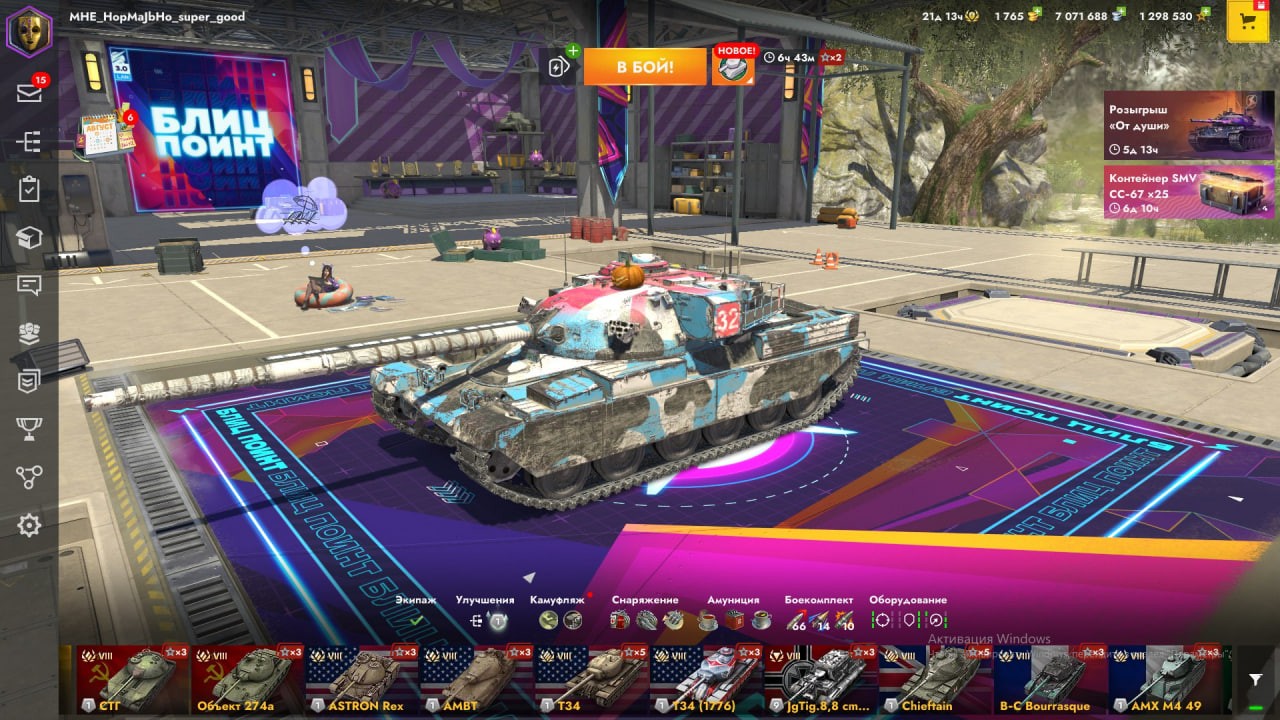
Task: Open the tech tree from the sidebar
Action: [x=29, y=142]
